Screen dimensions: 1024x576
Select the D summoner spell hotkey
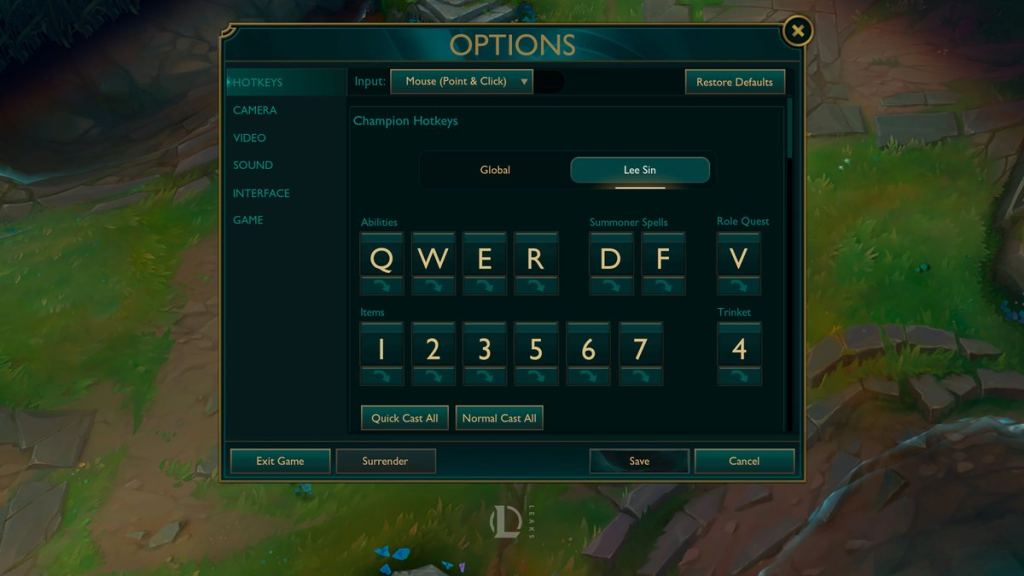tap(611, 259)
